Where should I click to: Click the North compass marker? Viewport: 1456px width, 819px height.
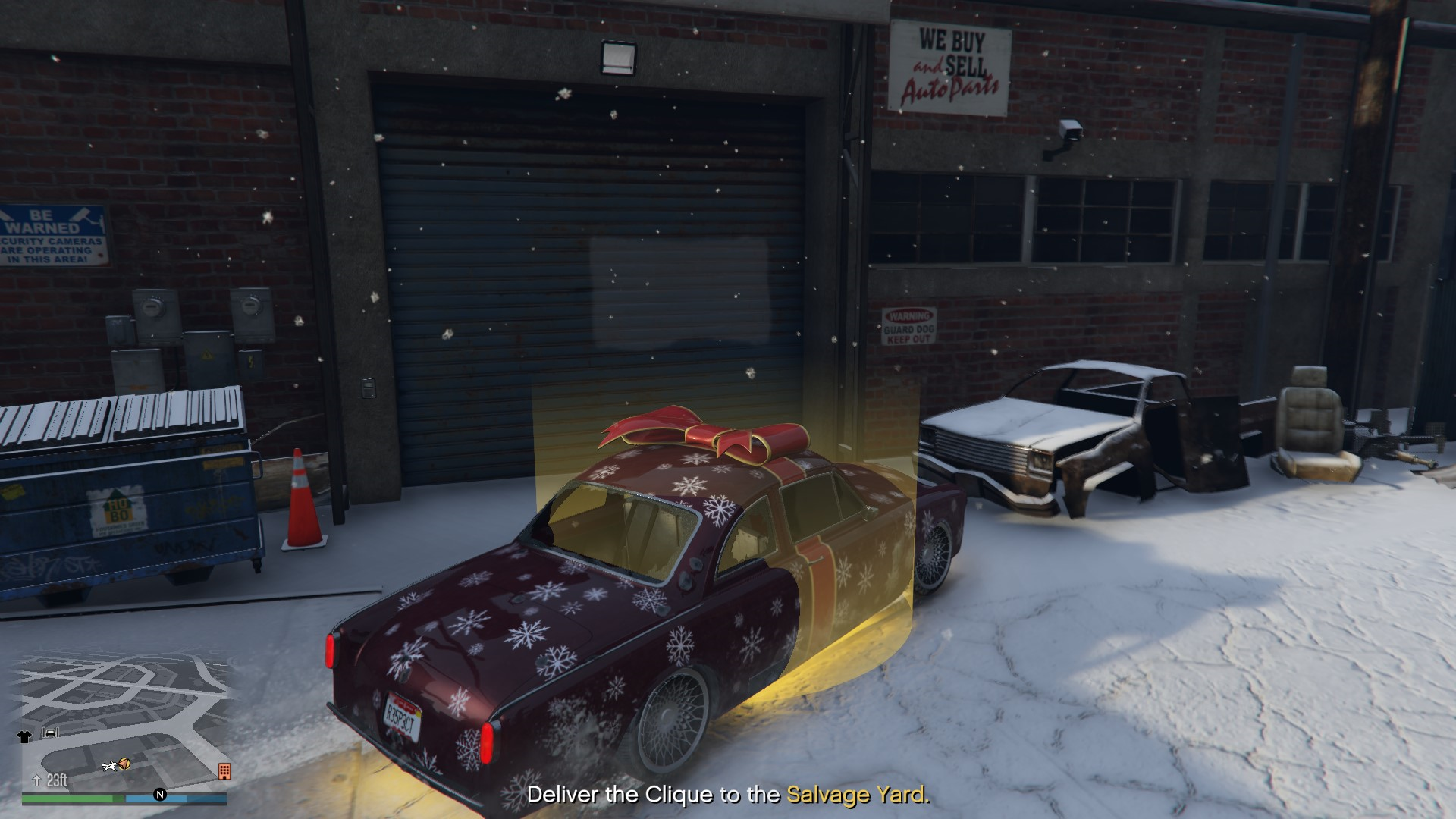(160, 795)
